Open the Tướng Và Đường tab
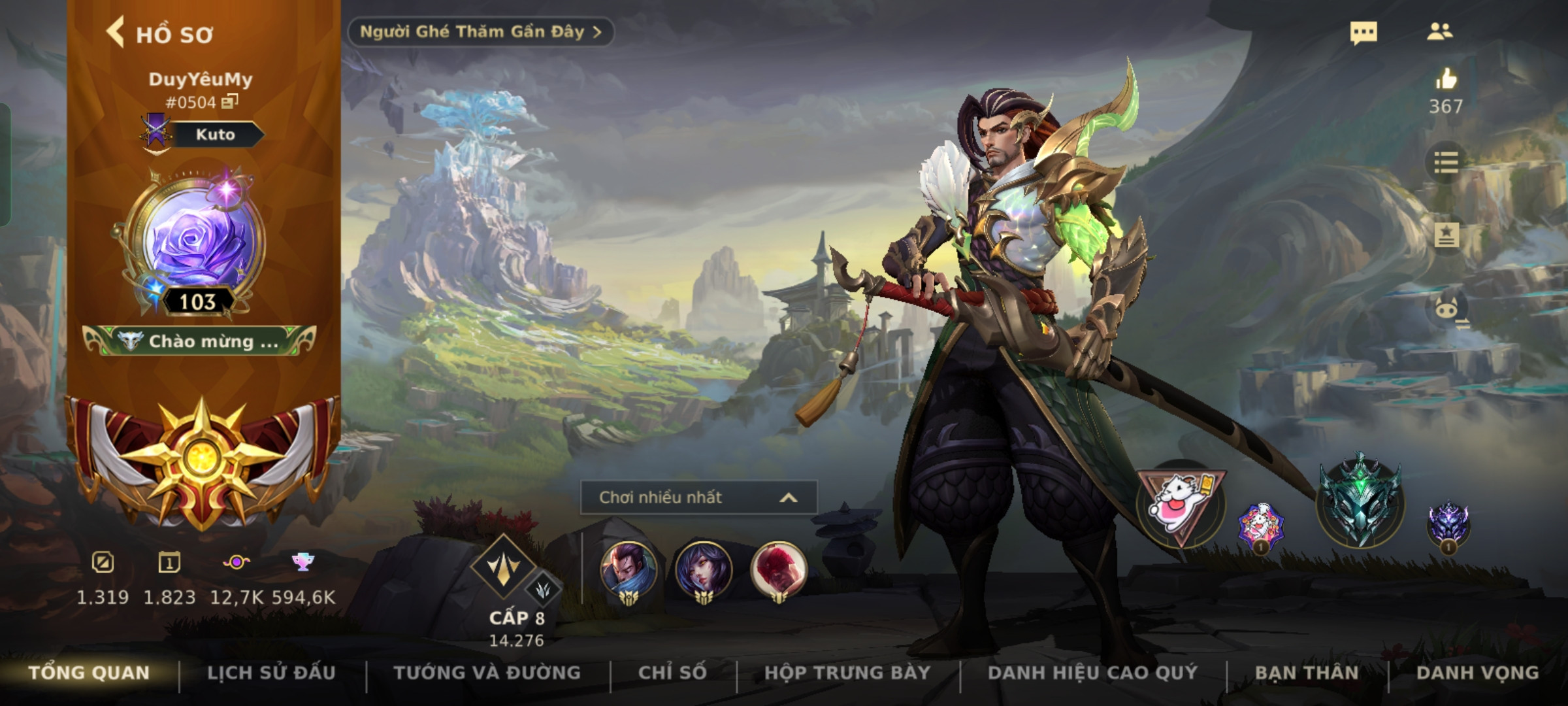Screen dimensions: 1568x706 tap(487, 673)
